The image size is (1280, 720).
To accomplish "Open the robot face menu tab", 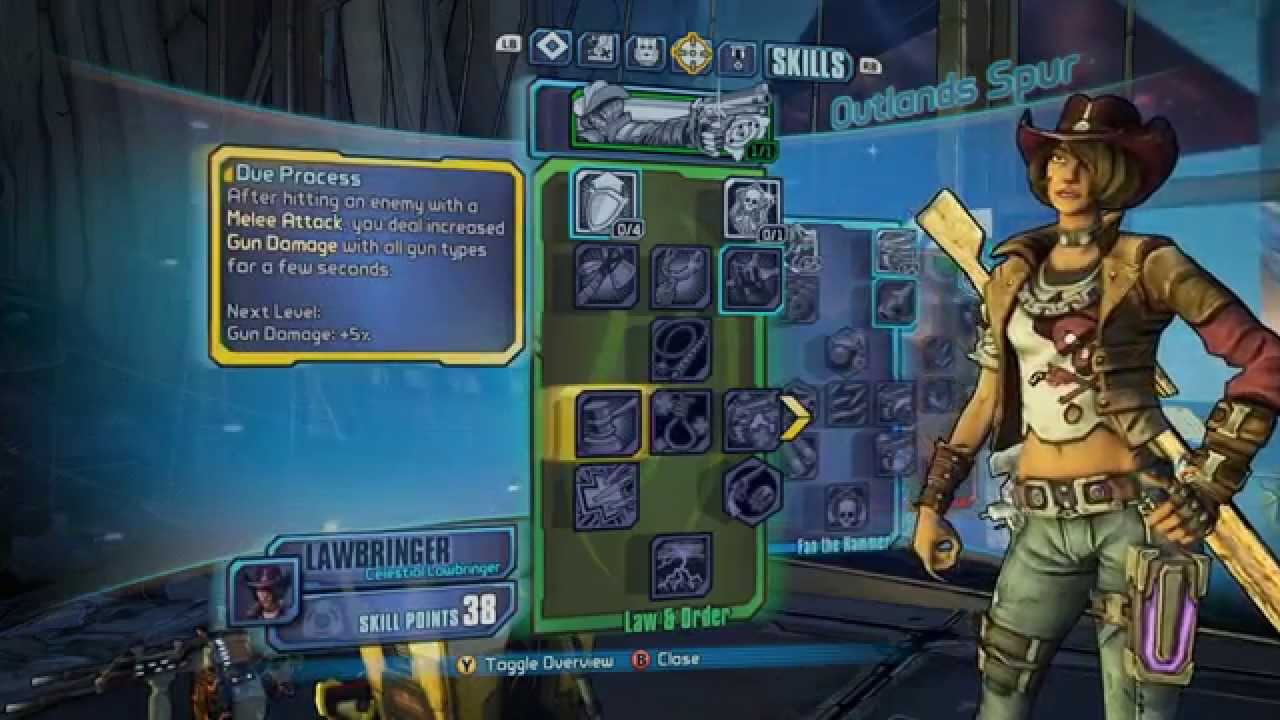I will pyautogui.click(x=645, y=52).
